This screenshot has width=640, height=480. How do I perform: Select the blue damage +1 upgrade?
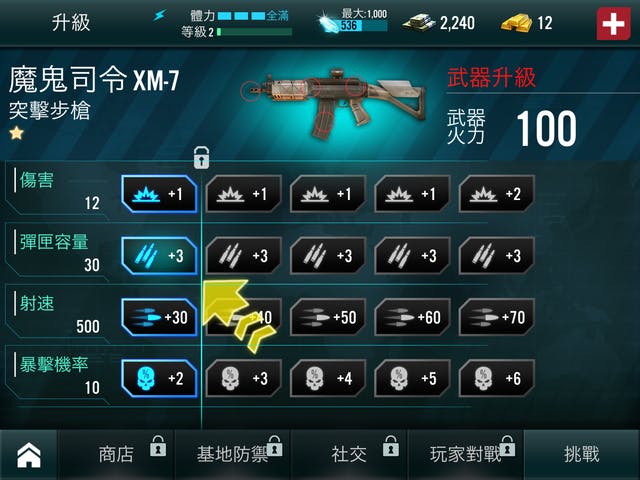159,194
